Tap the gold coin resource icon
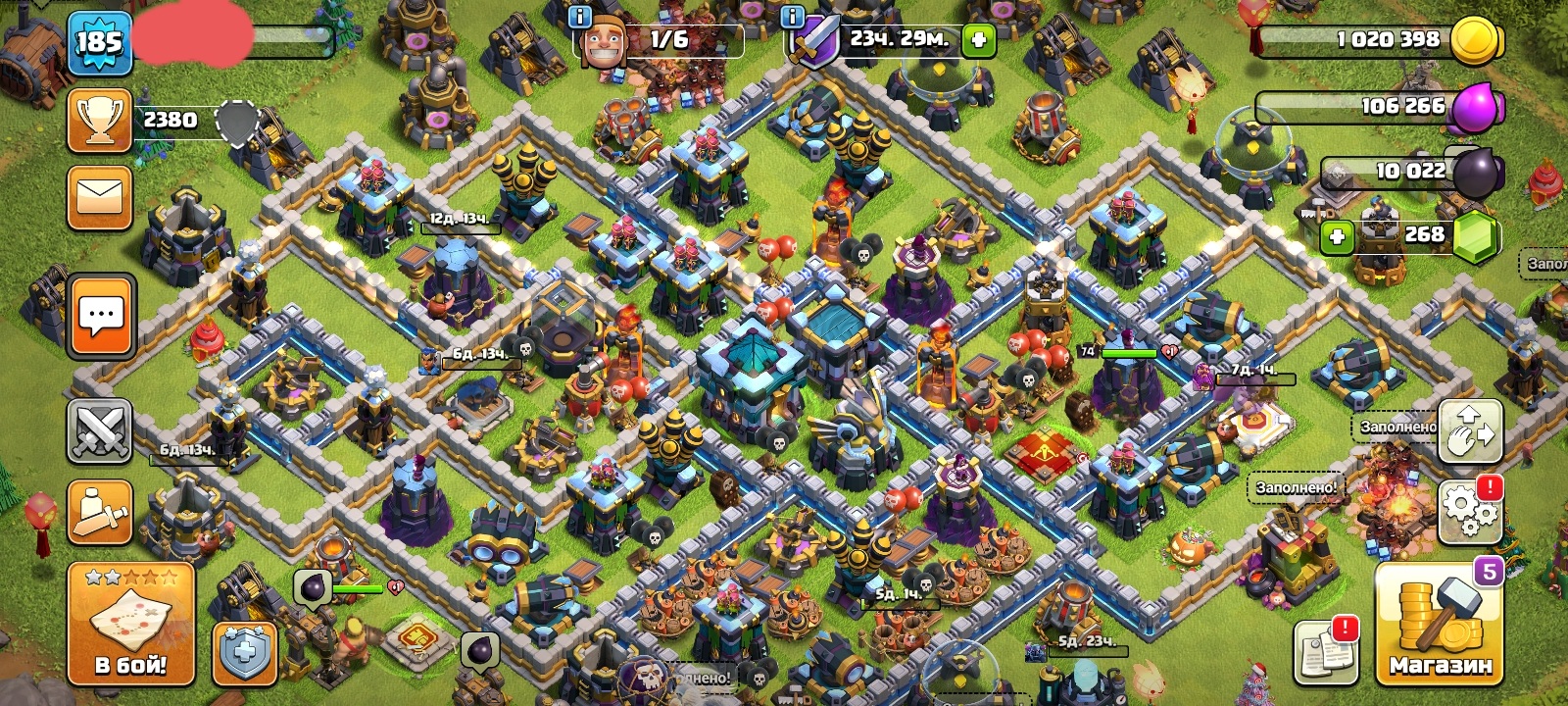Screen dimensions: 1568x706 (1475, 41)
